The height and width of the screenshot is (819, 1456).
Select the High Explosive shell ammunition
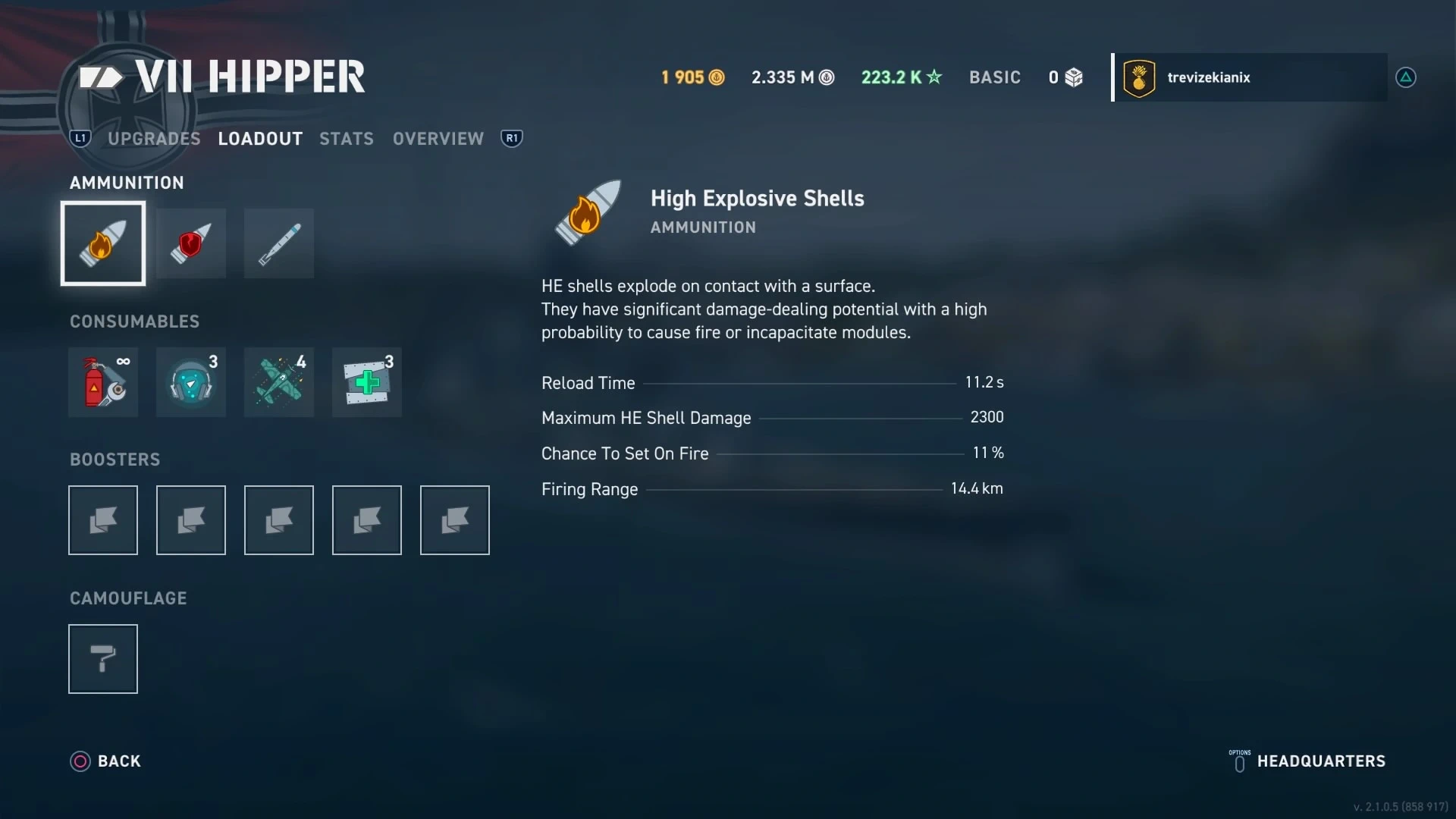103,243
